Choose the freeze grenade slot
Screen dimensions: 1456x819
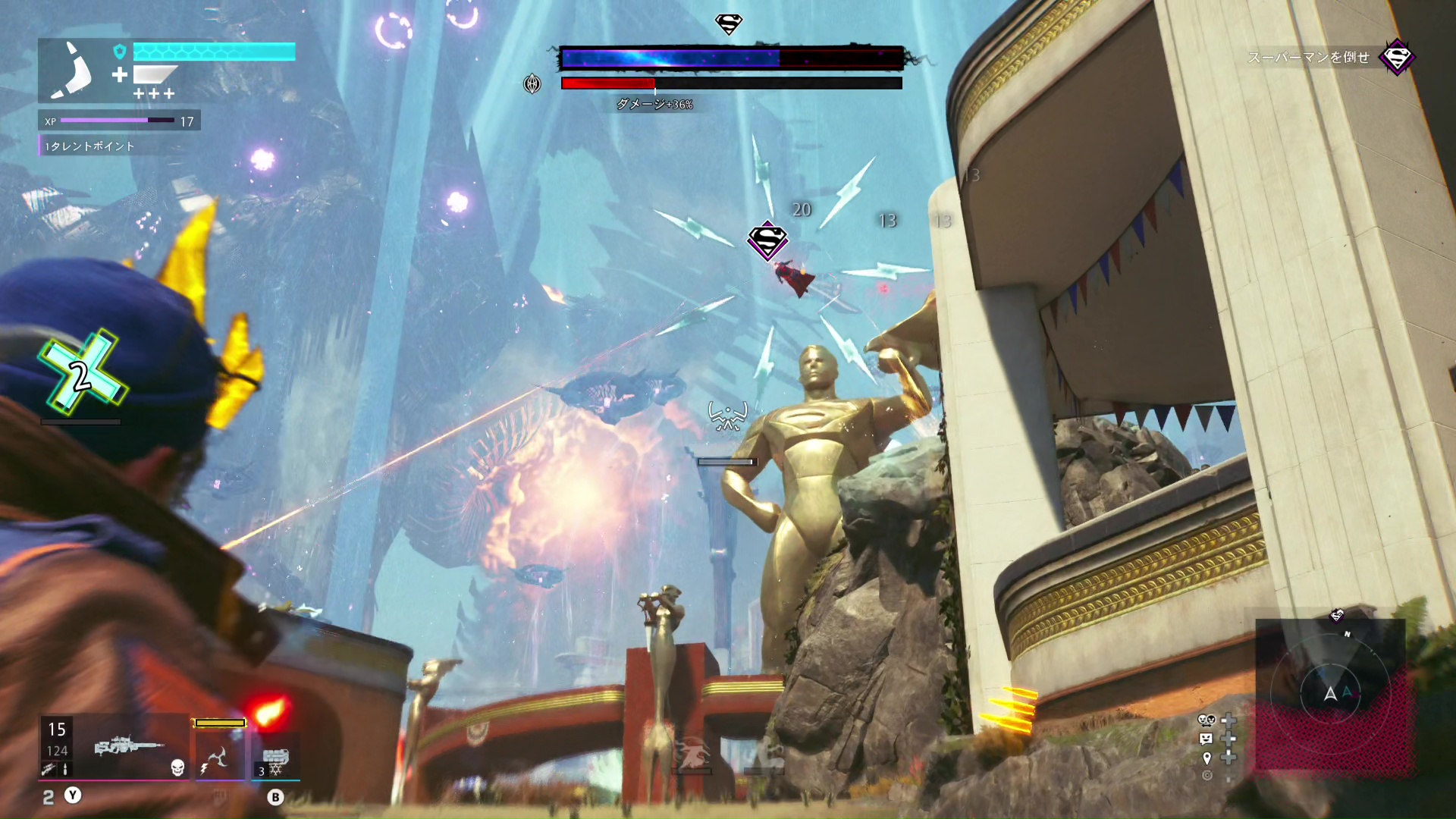[x=275, y=758]
